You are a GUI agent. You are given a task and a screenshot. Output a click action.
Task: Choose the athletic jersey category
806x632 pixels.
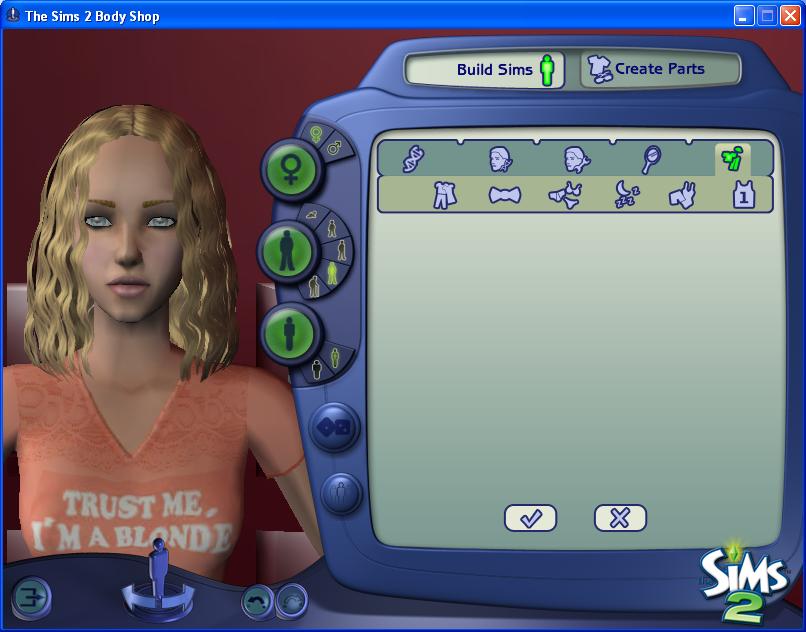pyautogui.click(x=743, y=195)
